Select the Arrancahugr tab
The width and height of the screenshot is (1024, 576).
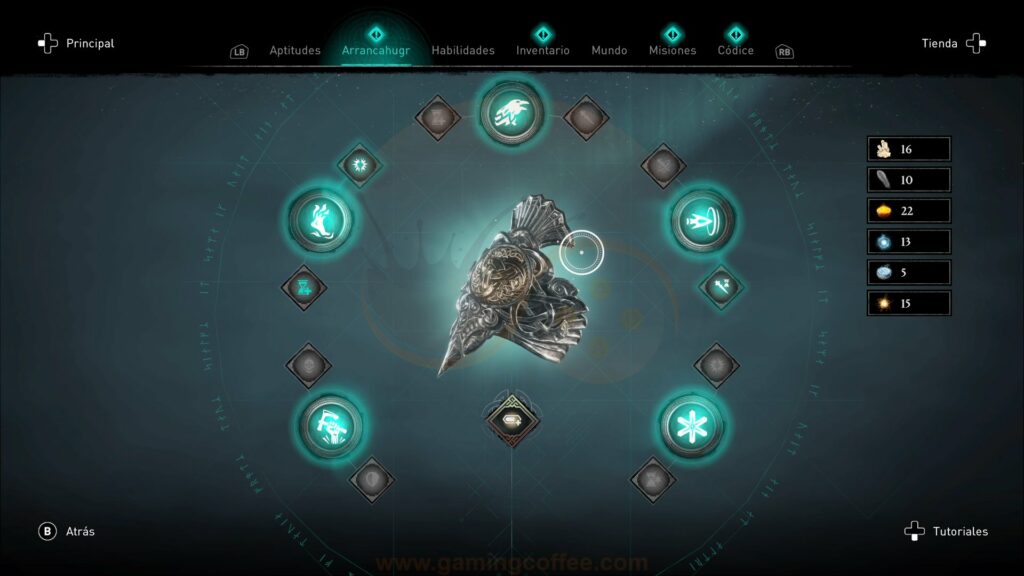376,50
